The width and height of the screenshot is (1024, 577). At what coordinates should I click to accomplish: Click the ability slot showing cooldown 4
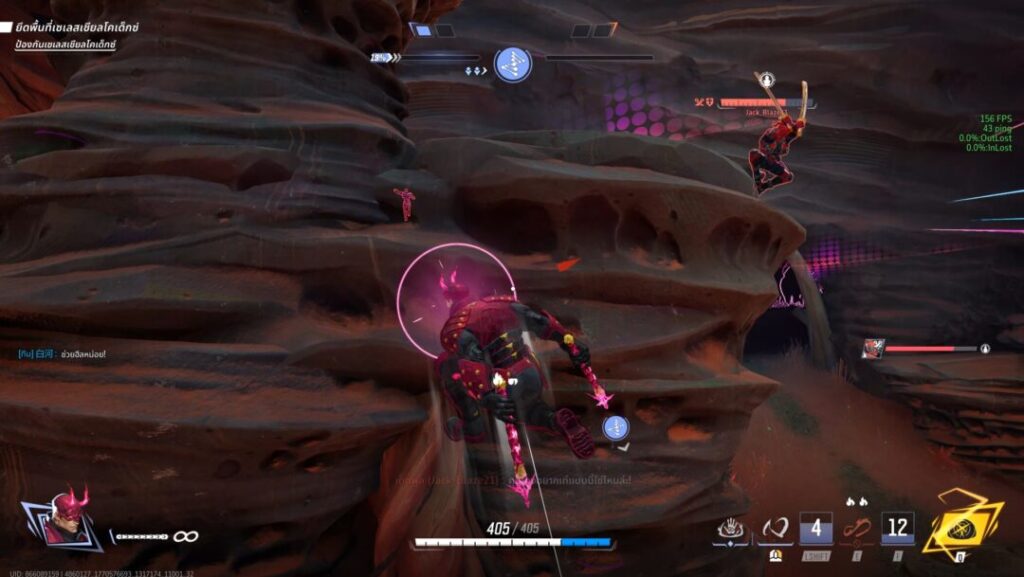(816, 528)
